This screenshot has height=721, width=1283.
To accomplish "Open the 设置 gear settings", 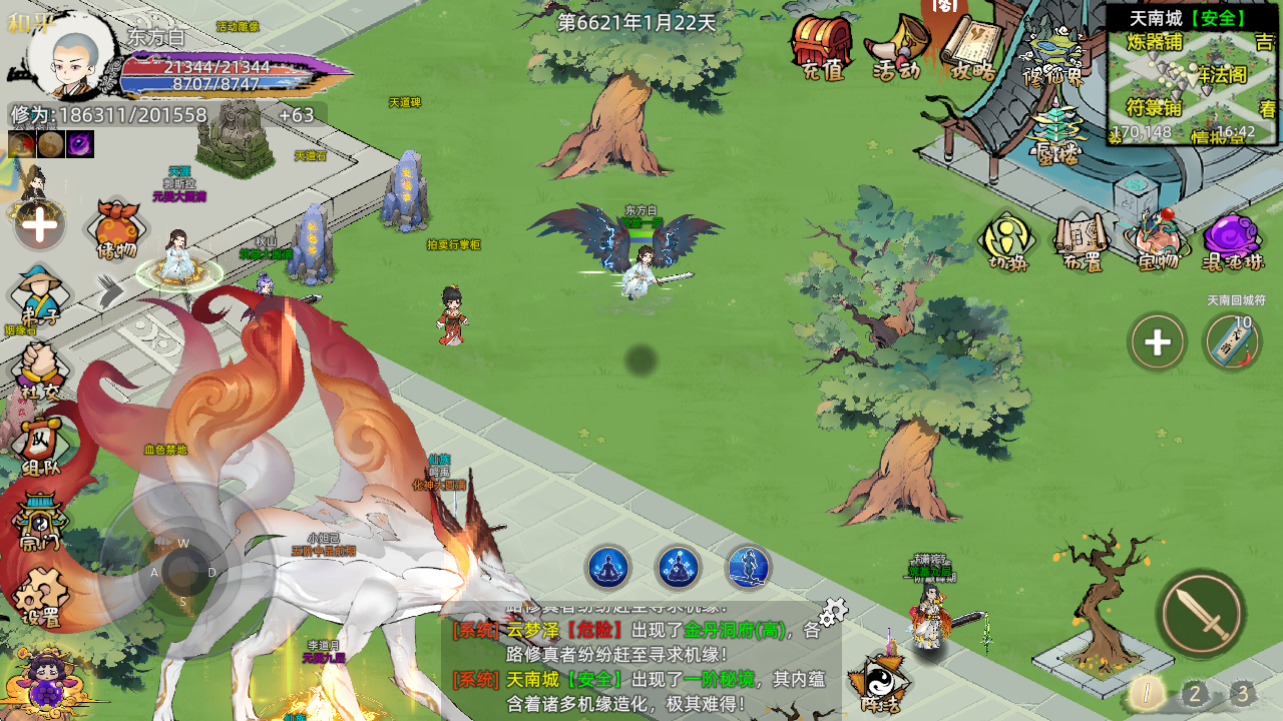I will (42, 596).
